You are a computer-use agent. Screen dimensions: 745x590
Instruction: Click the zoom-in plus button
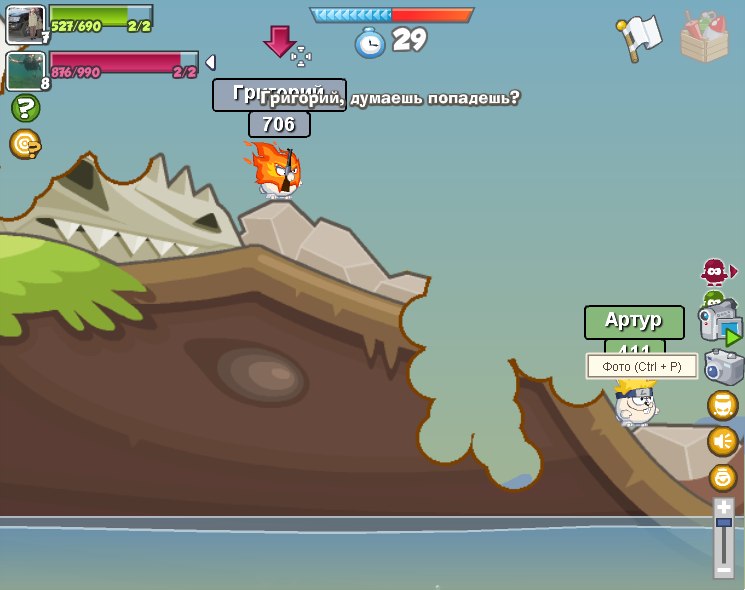click(724, 507)
